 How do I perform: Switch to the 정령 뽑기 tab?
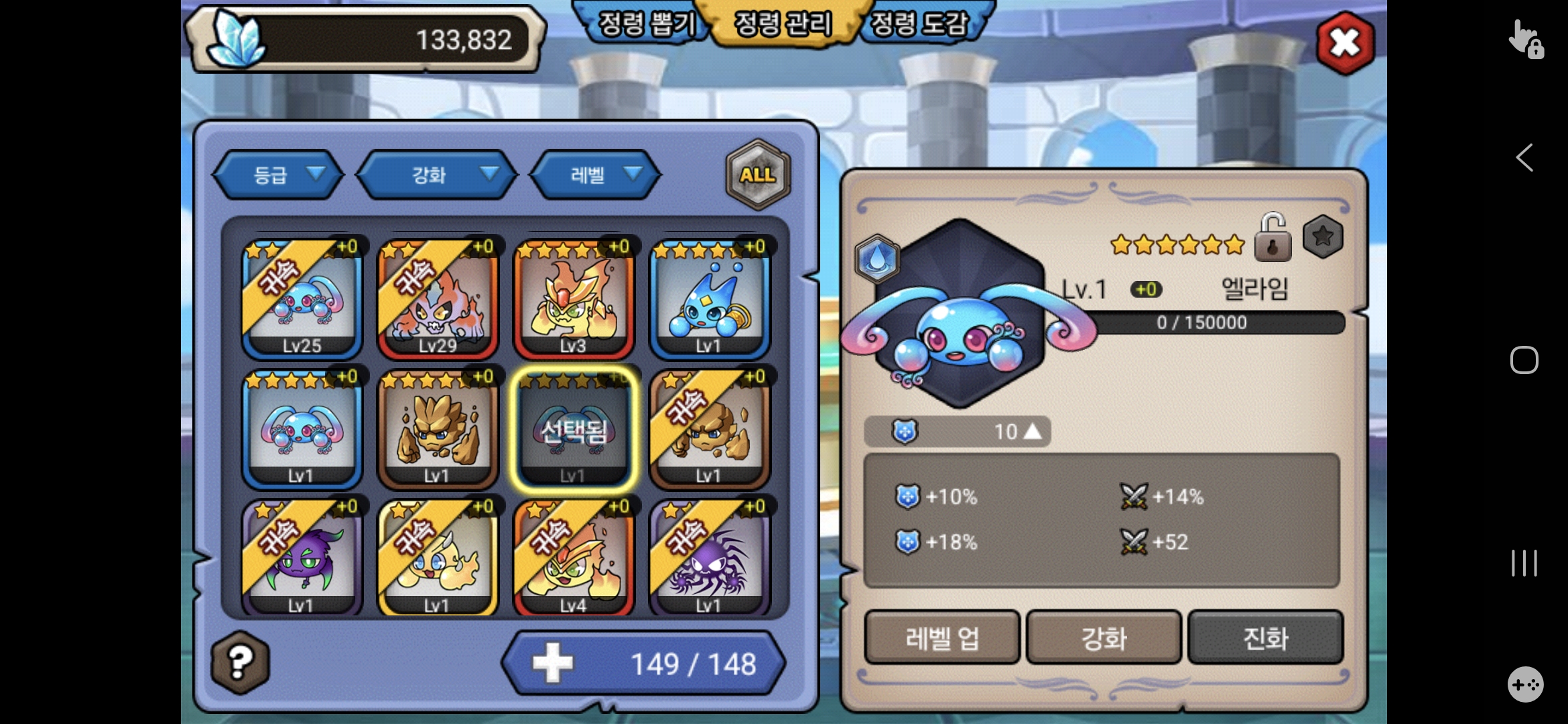coord(646,24)
